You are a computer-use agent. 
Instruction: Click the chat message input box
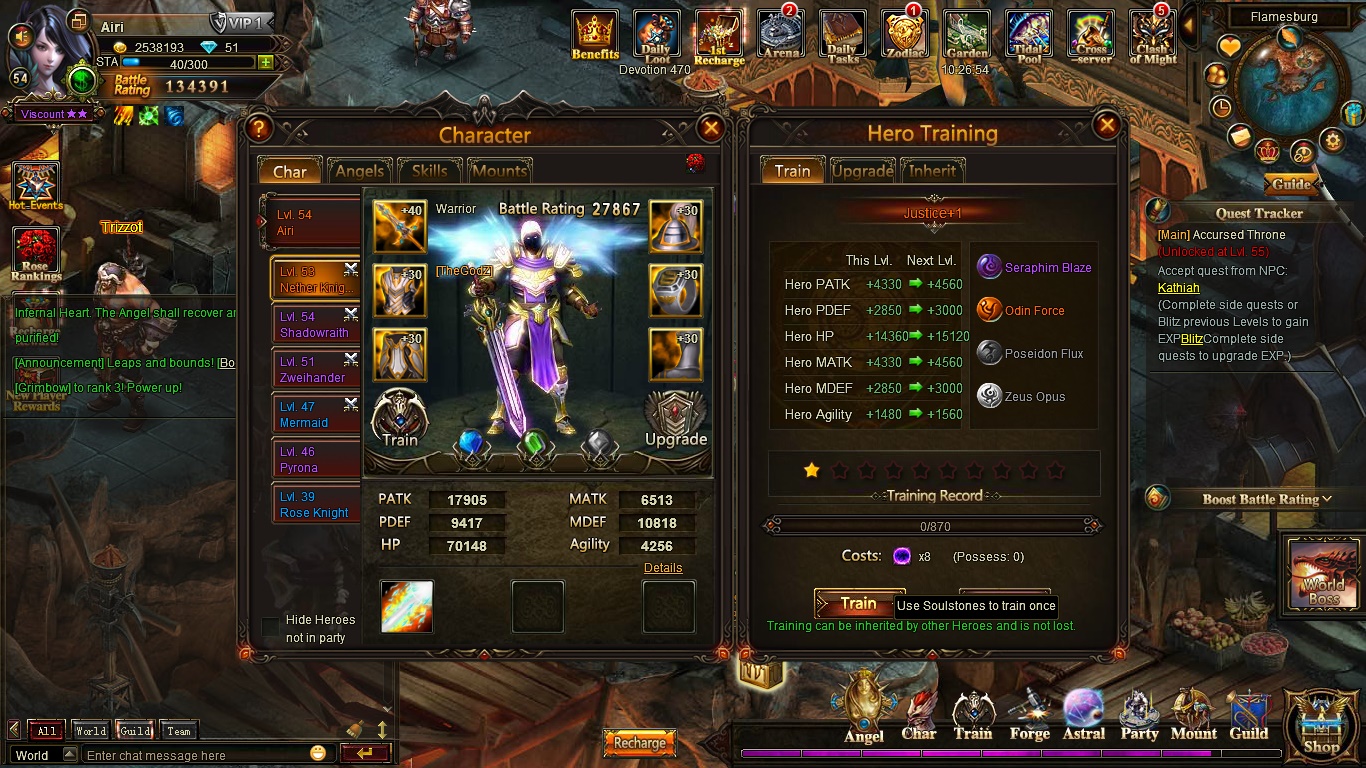tap(195, 755)
